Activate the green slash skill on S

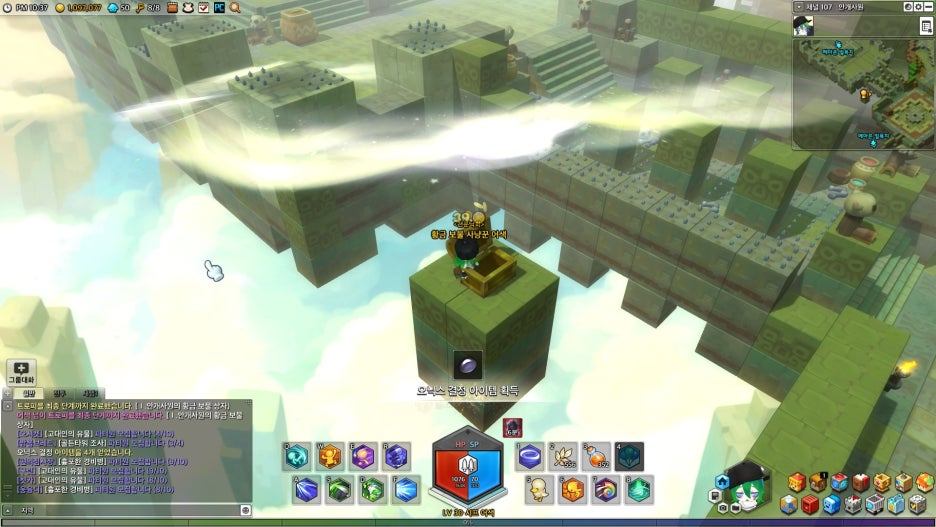[x=340, y=489]
